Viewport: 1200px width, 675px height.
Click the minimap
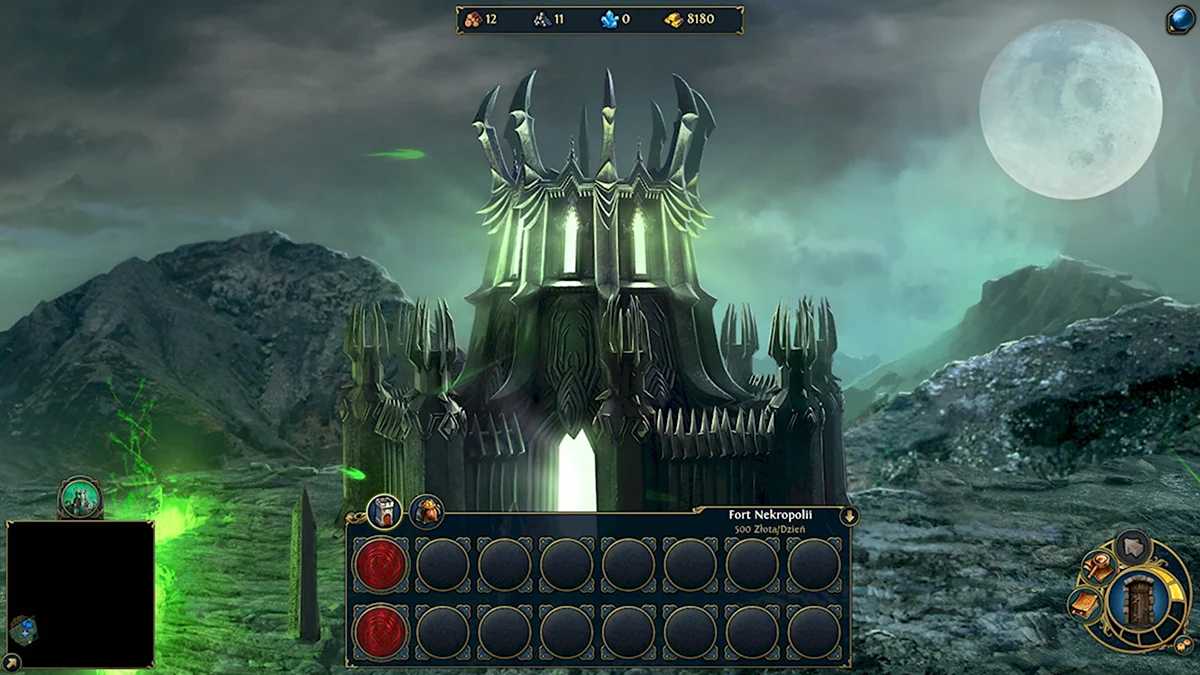click(x=80, y=593)
